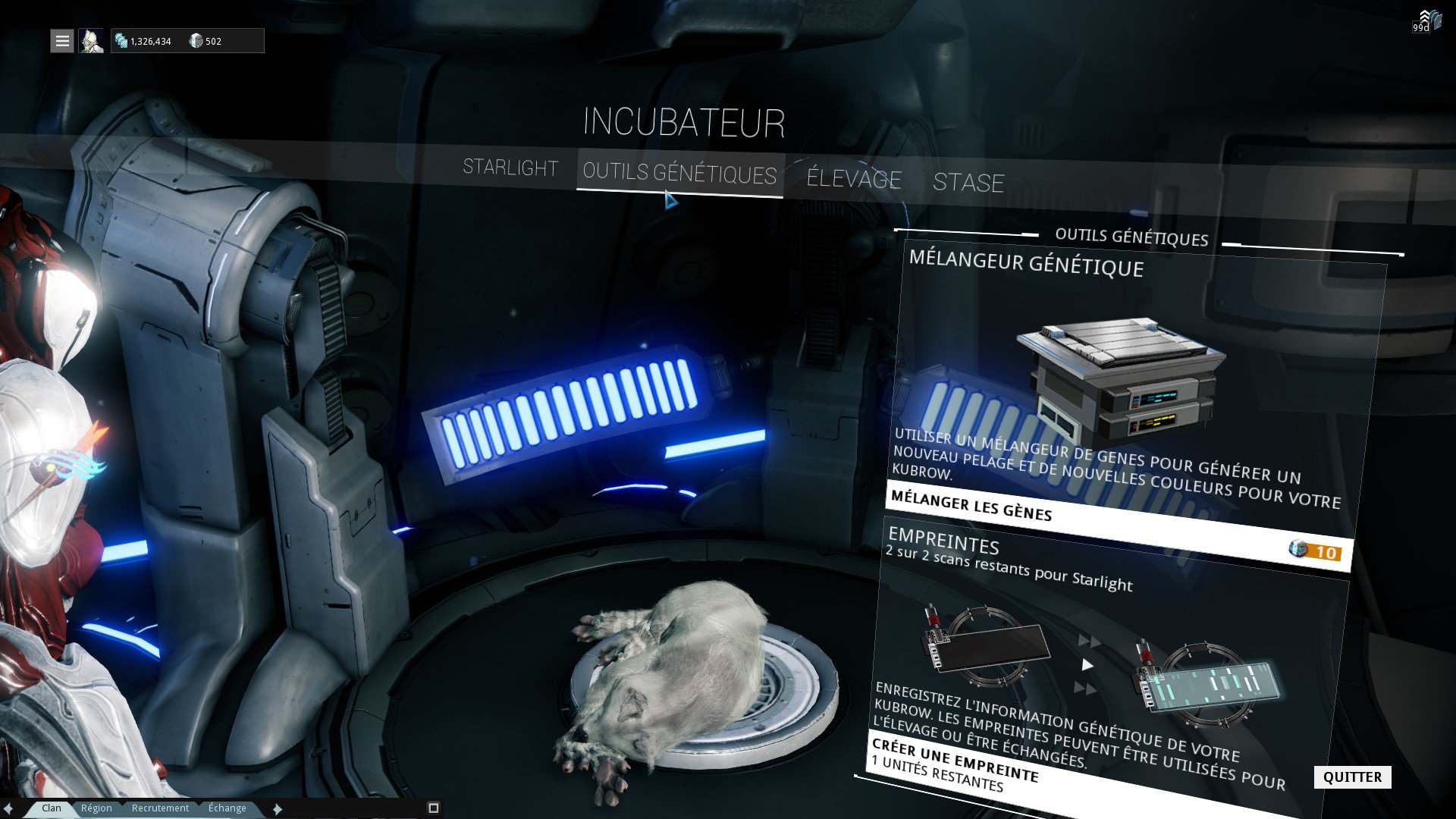Open the hamburger menu
This screenshot has height=819, width=1456.
pyautogui.click(x=61, y=41)
